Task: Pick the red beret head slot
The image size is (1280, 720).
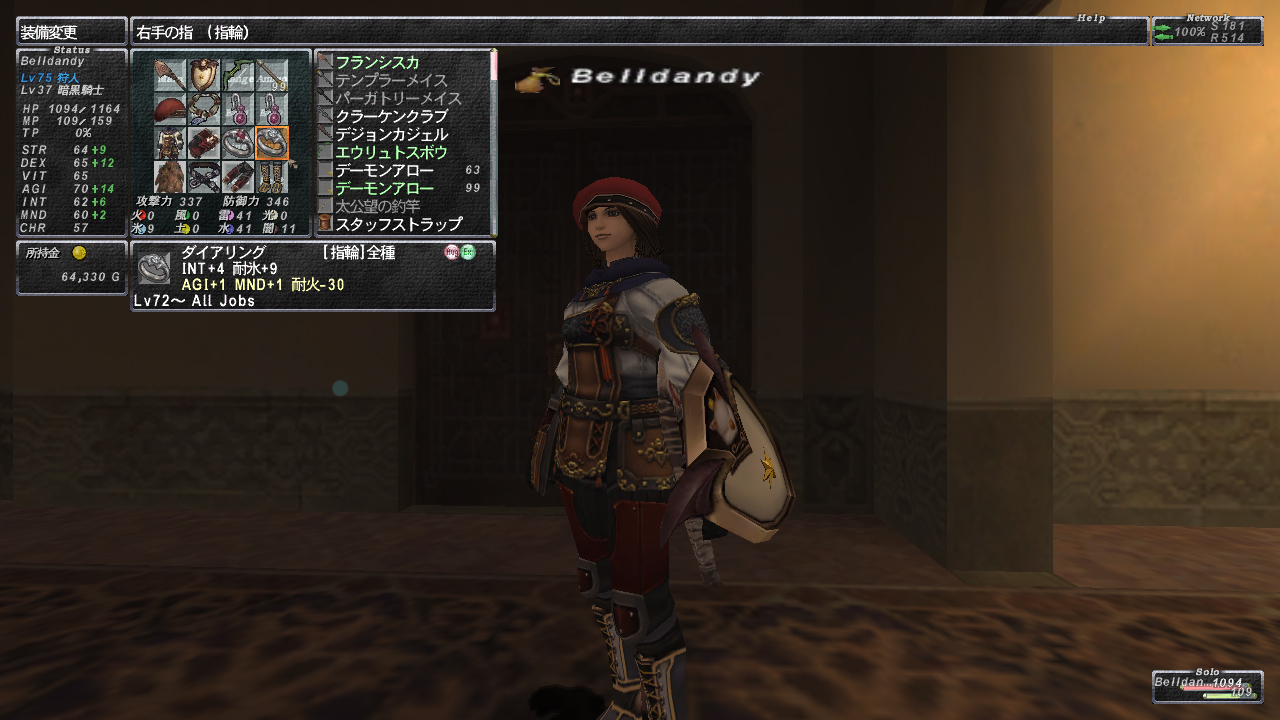Action: coord(171,110)
